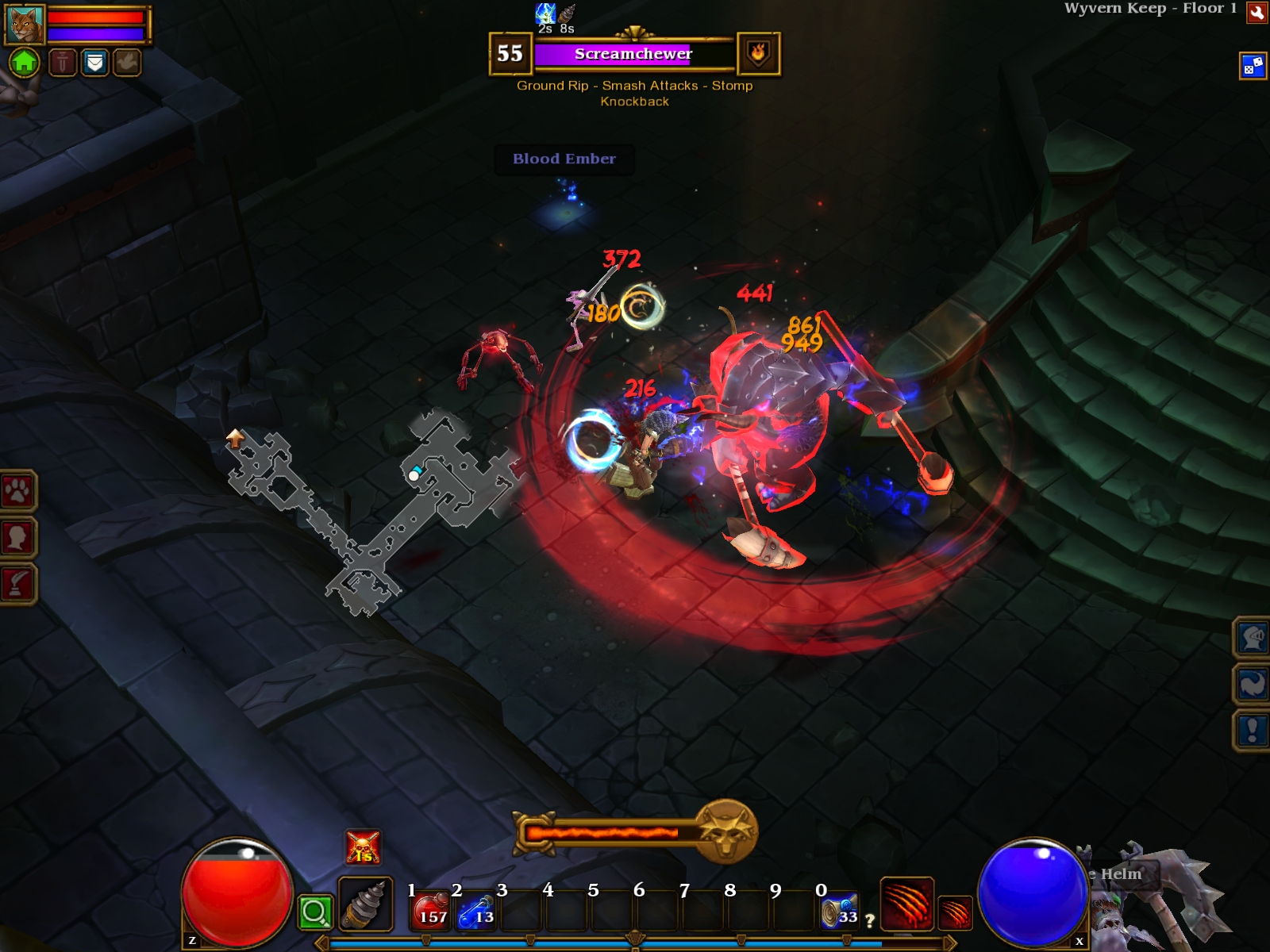This screenshot has height=952, width=1270.
Task: Activate the large red claw slash skill
Action: [x=906, y=903]
